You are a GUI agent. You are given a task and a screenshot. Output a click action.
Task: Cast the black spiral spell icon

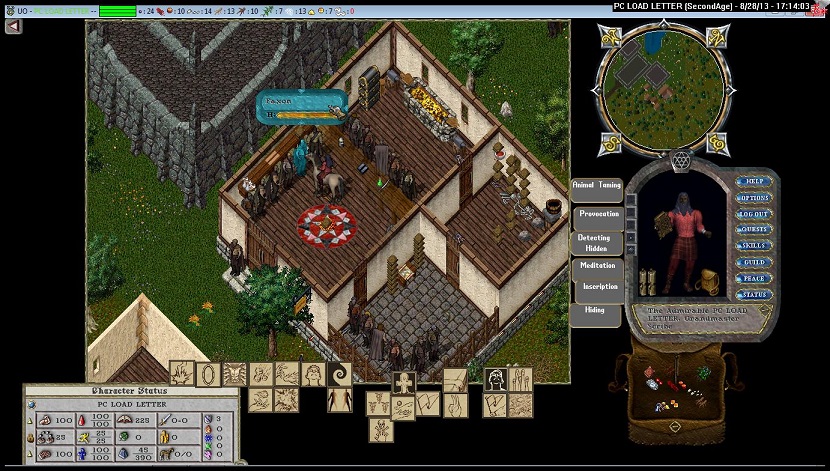(x=339, y=374)
